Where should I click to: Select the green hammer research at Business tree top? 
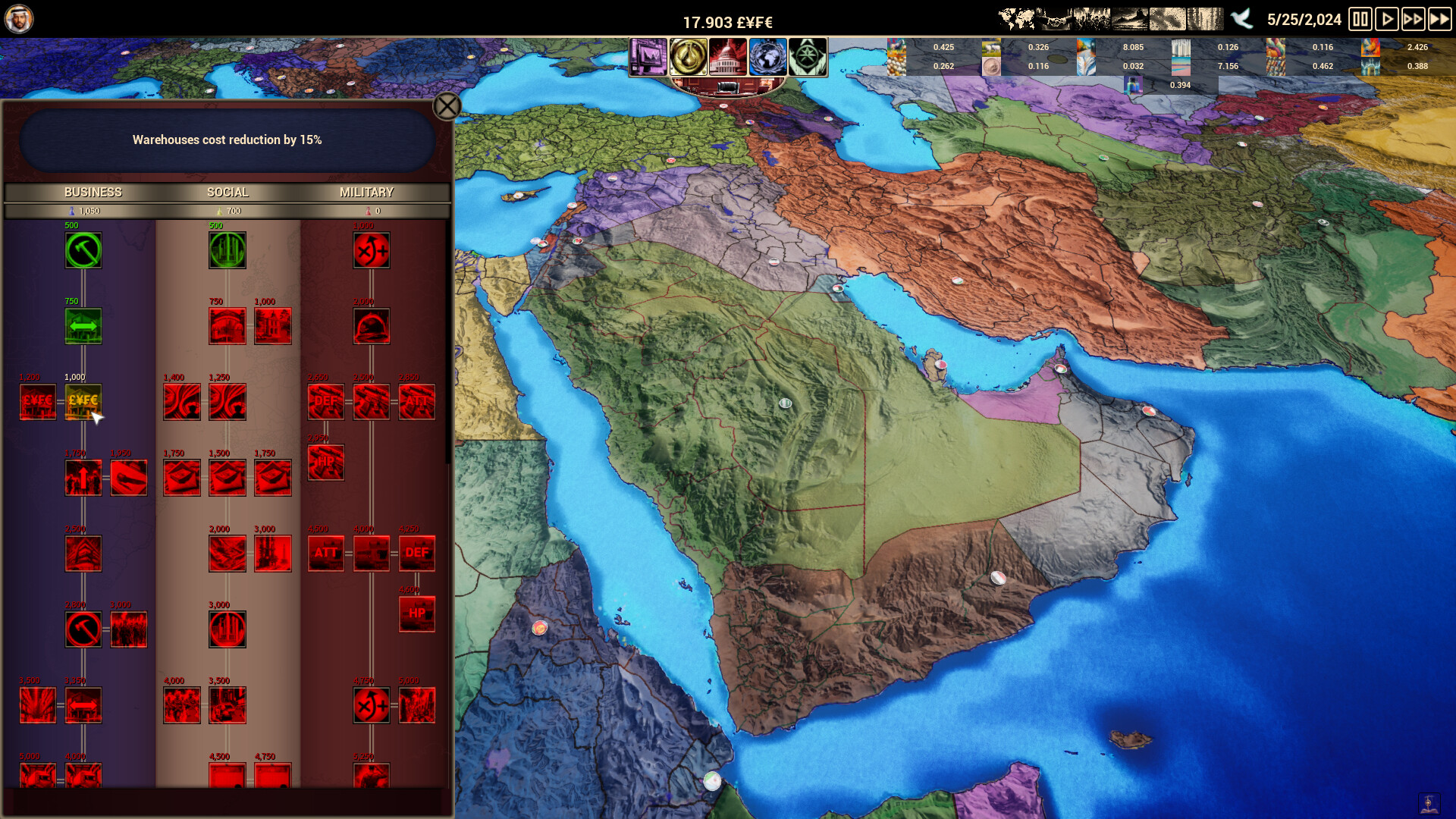pos(83,250)
